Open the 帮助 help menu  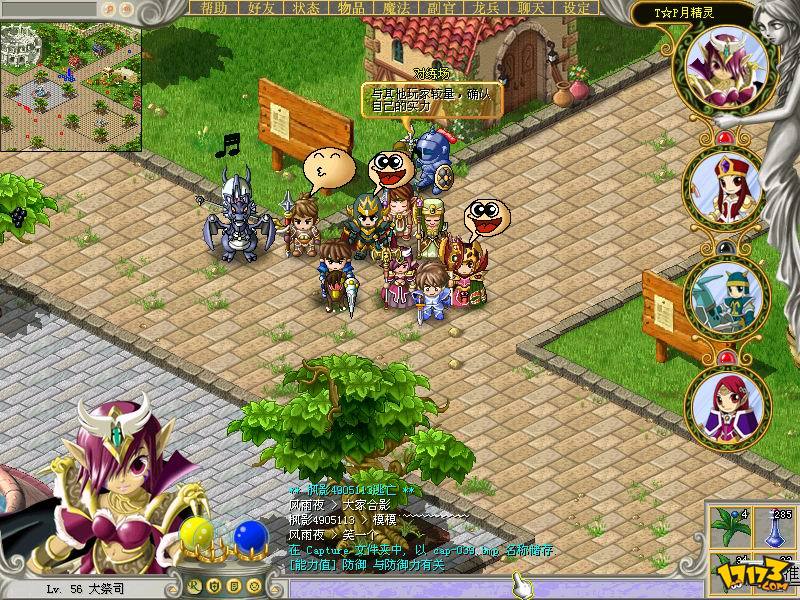pyautogui.click(x=214, y=8)
